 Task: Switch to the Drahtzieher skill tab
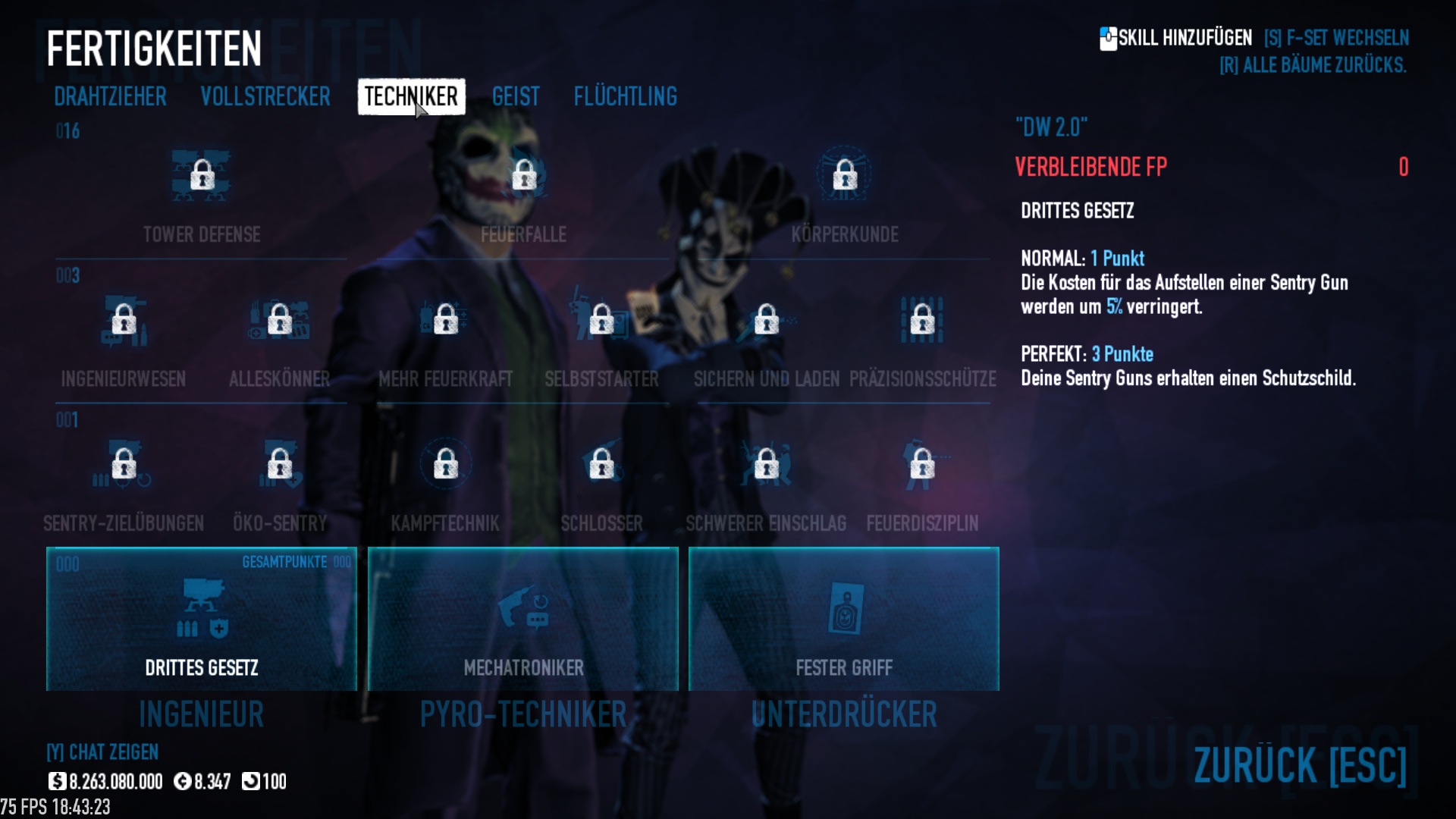coord(110,97)
